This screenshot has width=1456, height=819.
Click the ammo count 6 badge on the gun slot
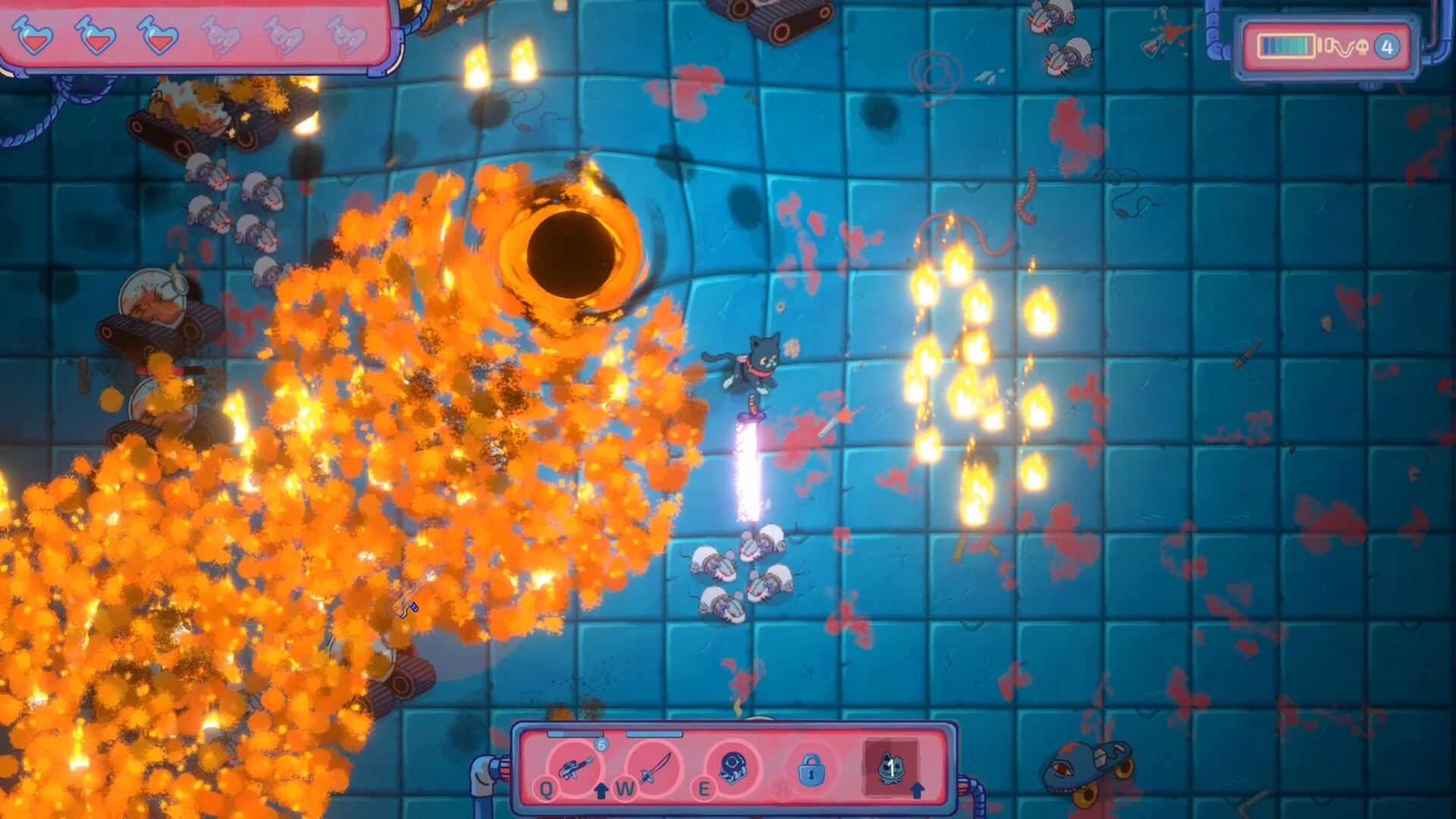(601, 745)
